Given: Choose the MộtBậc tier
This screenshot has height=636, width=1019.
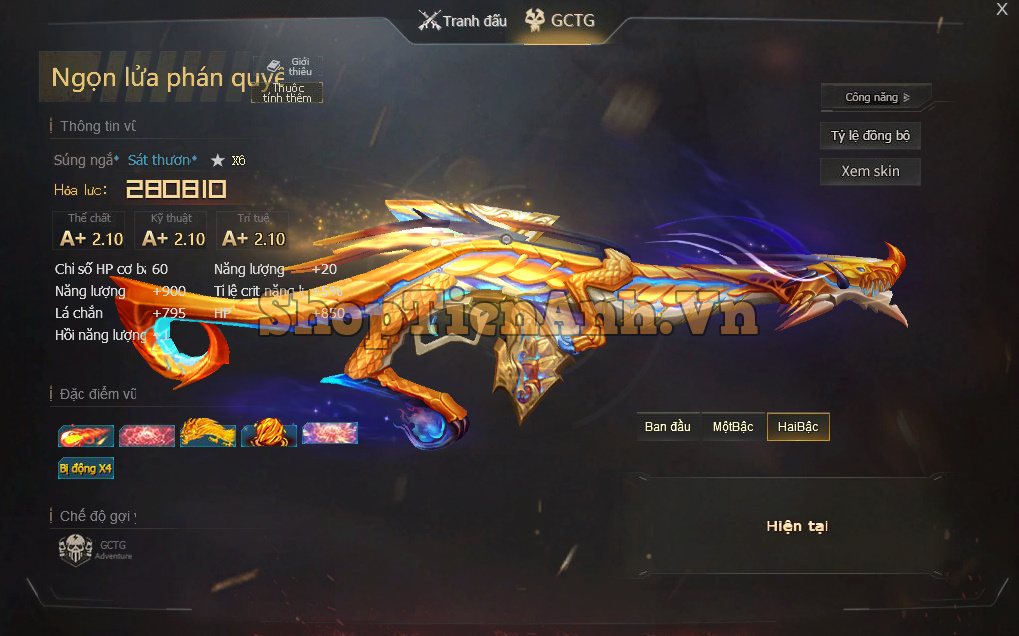Looking at the screenshot, I should [x=733, y=427].
